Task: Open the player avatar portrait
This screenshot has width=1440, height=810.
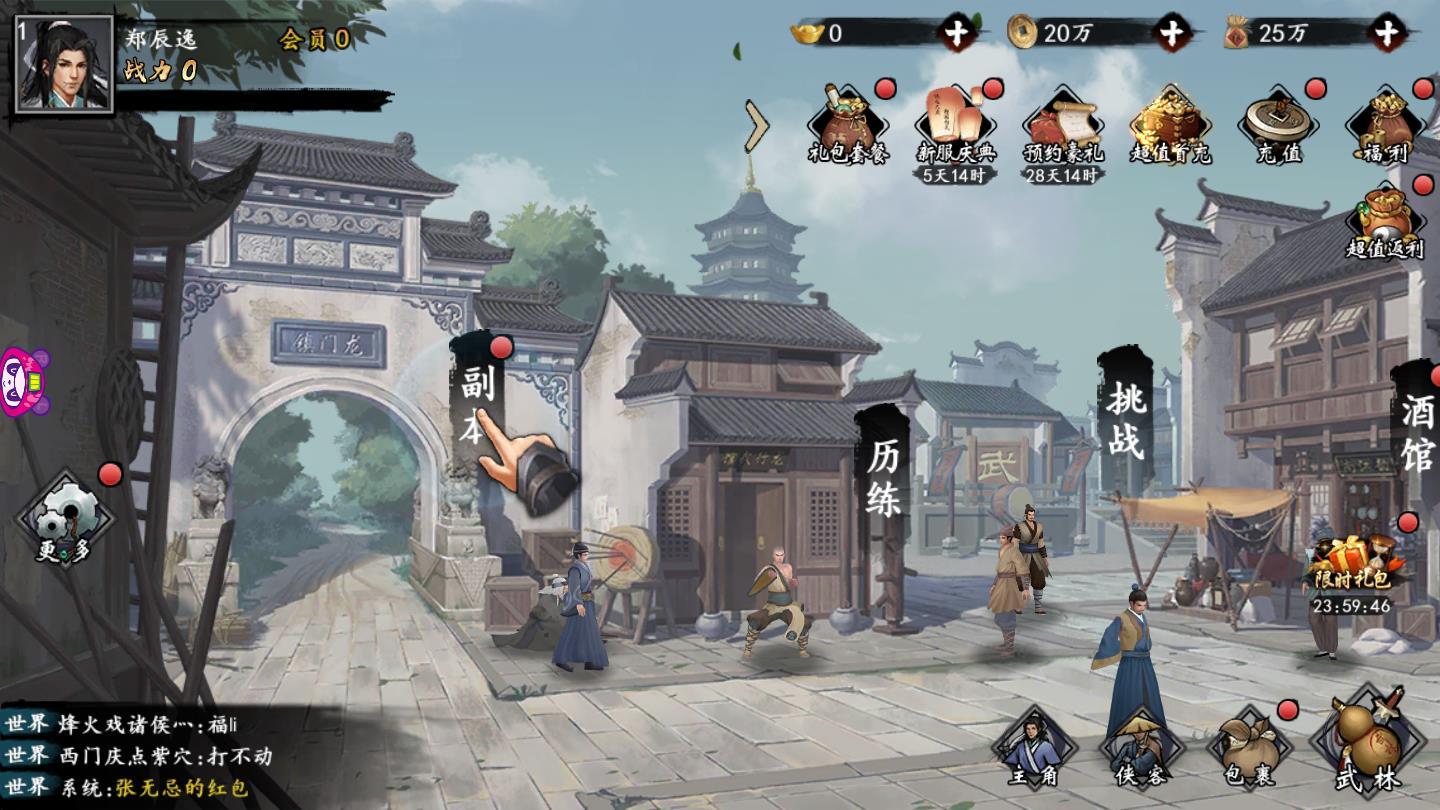Action: (x=62, y=63)
